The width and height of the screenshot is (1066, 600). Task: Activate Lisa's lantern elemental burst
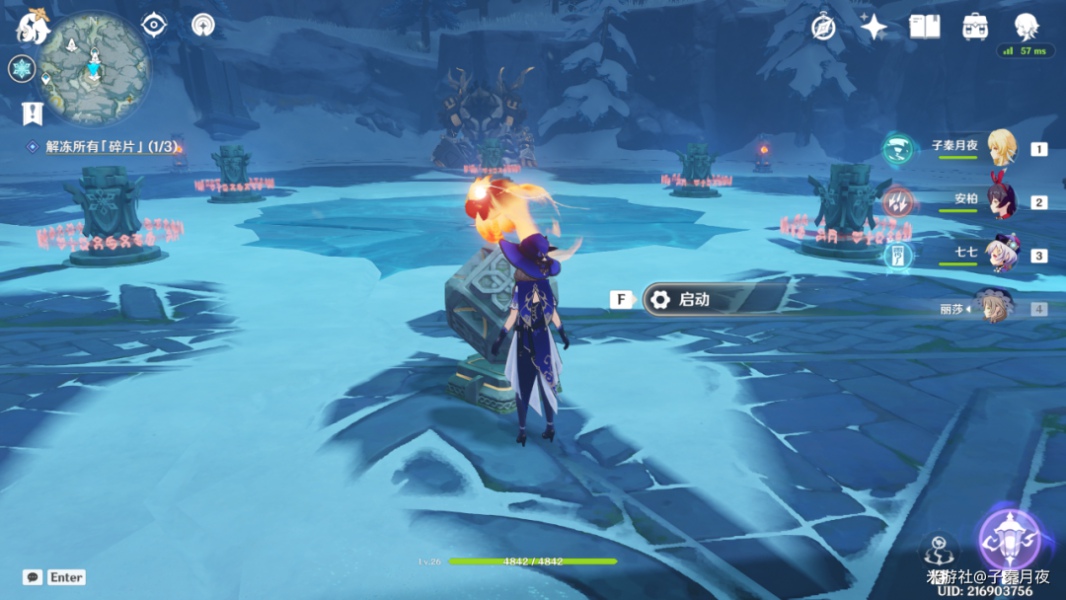click(x=1008, y=541)
